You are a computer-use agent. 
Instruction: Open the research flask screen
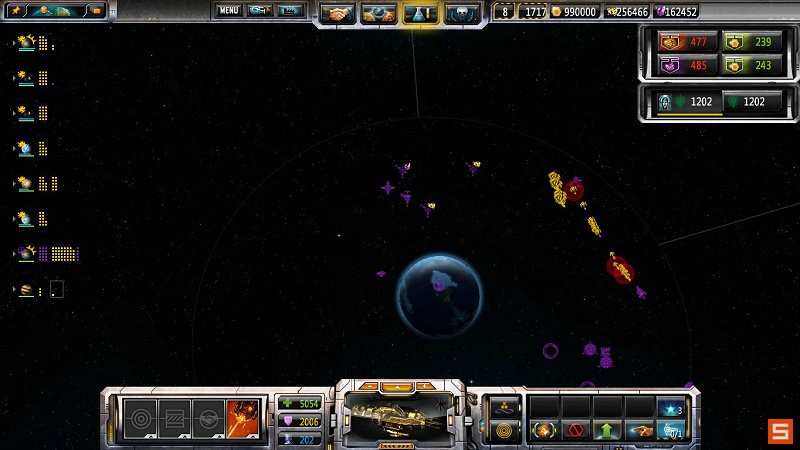pyautogui.click(x=420, y=14)
